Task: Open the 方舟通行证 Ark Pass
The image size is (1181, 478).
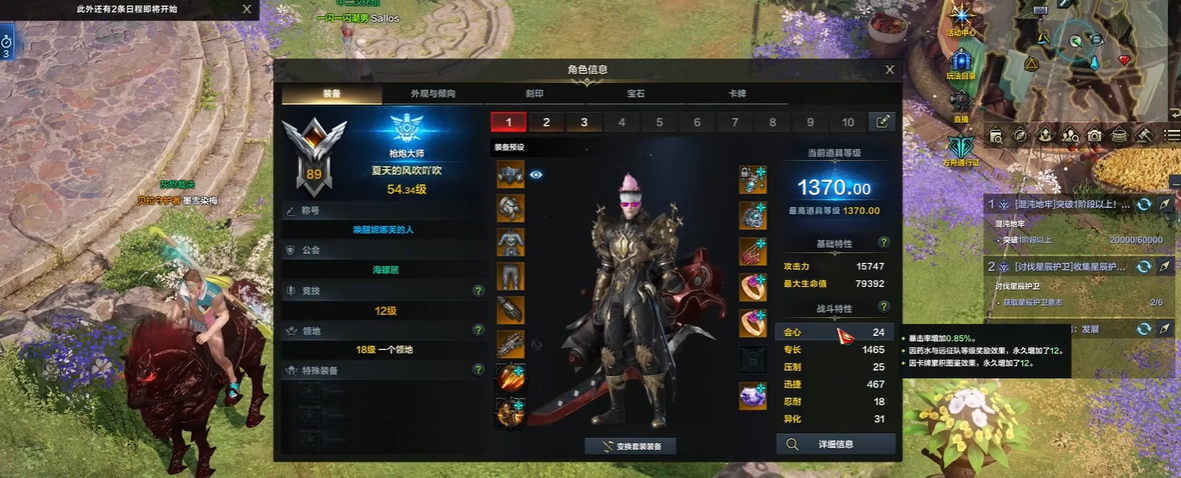Action: click(x=961, y=147)
